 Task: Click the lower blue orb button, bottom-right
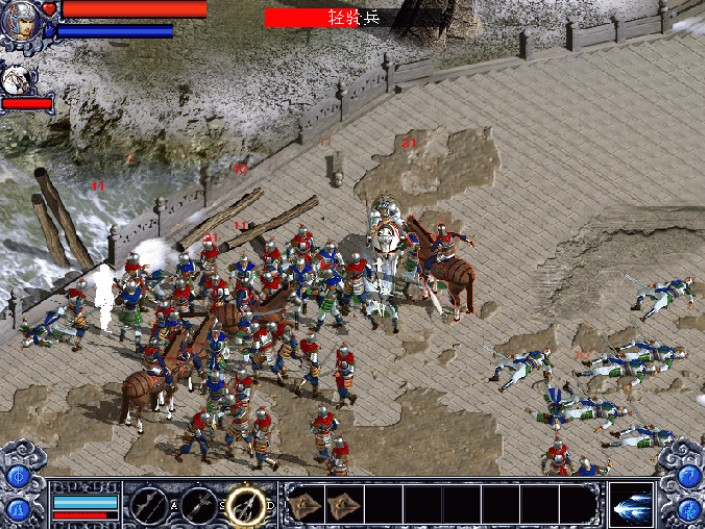click(688, 511)
